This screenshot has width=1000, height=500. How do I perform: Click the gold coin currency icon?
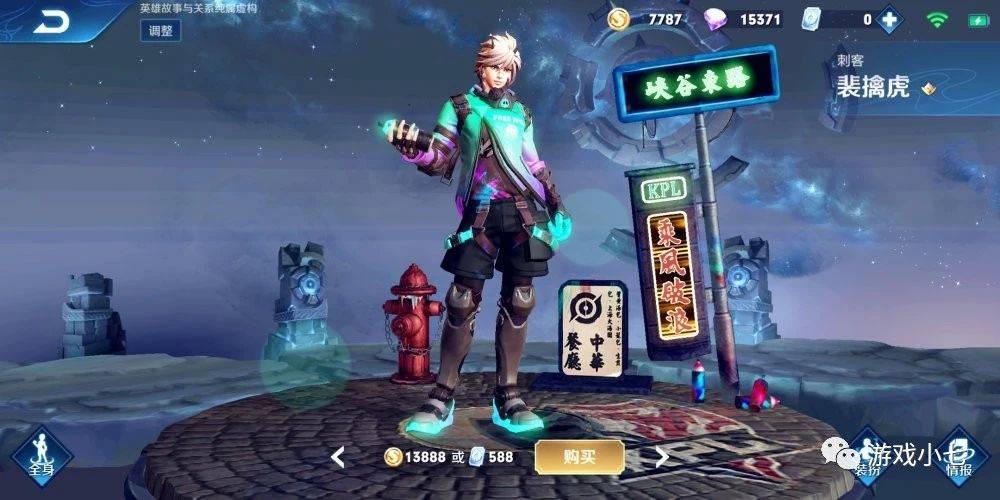click(x=618, y=19)
